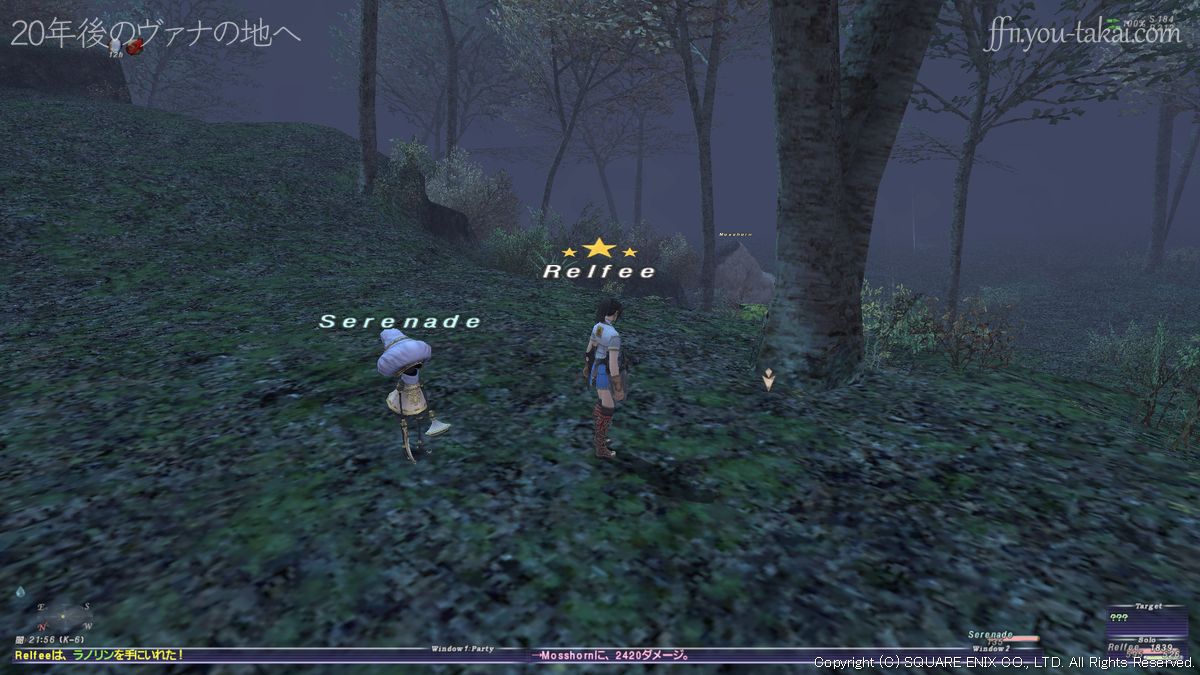Image resolution: width=1200 pixels, height=675 pixels.
Task: Select the red food status icon
Action: (x=133, y=46)
